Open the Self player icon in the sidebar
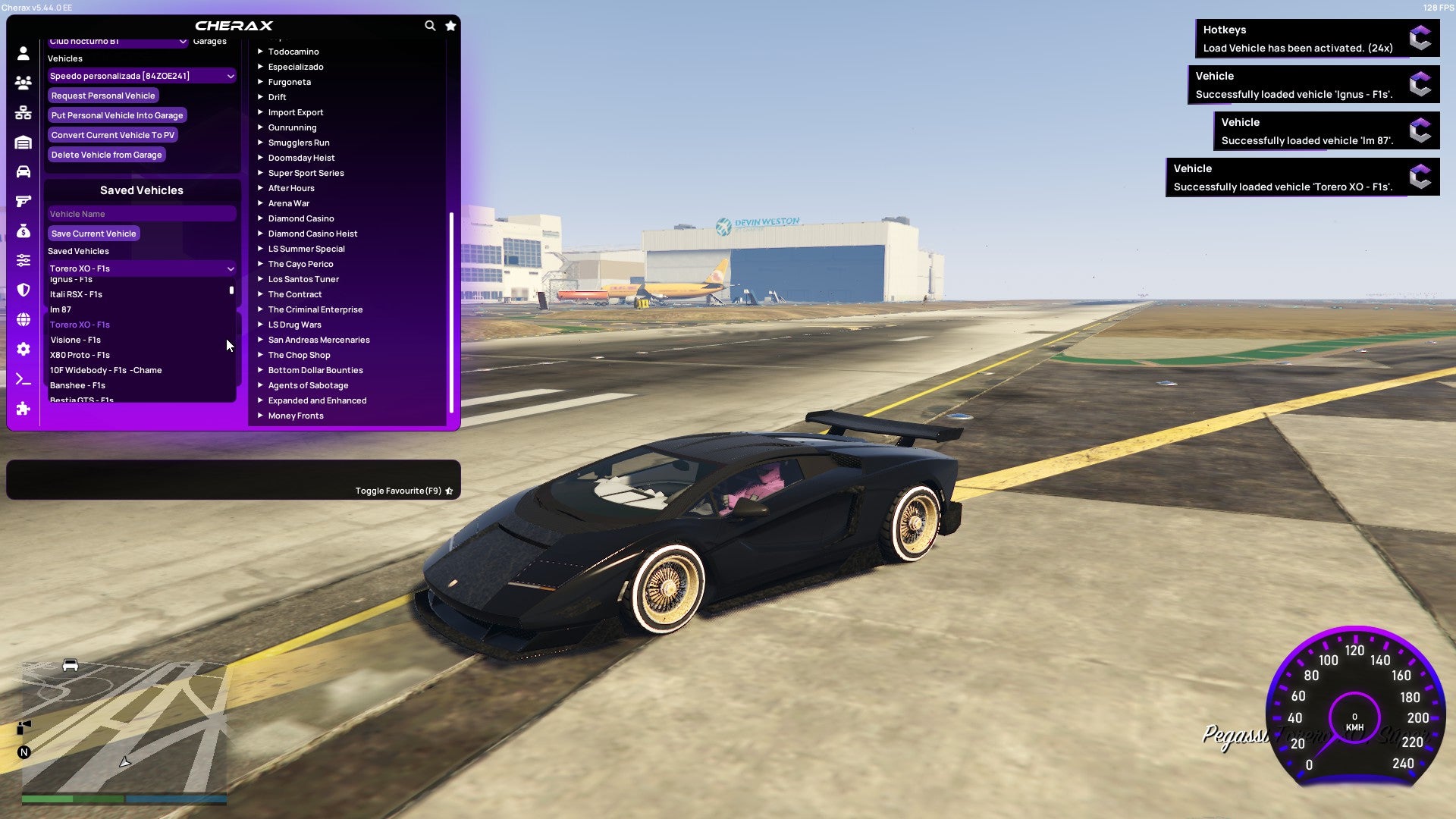 [23, 52]
